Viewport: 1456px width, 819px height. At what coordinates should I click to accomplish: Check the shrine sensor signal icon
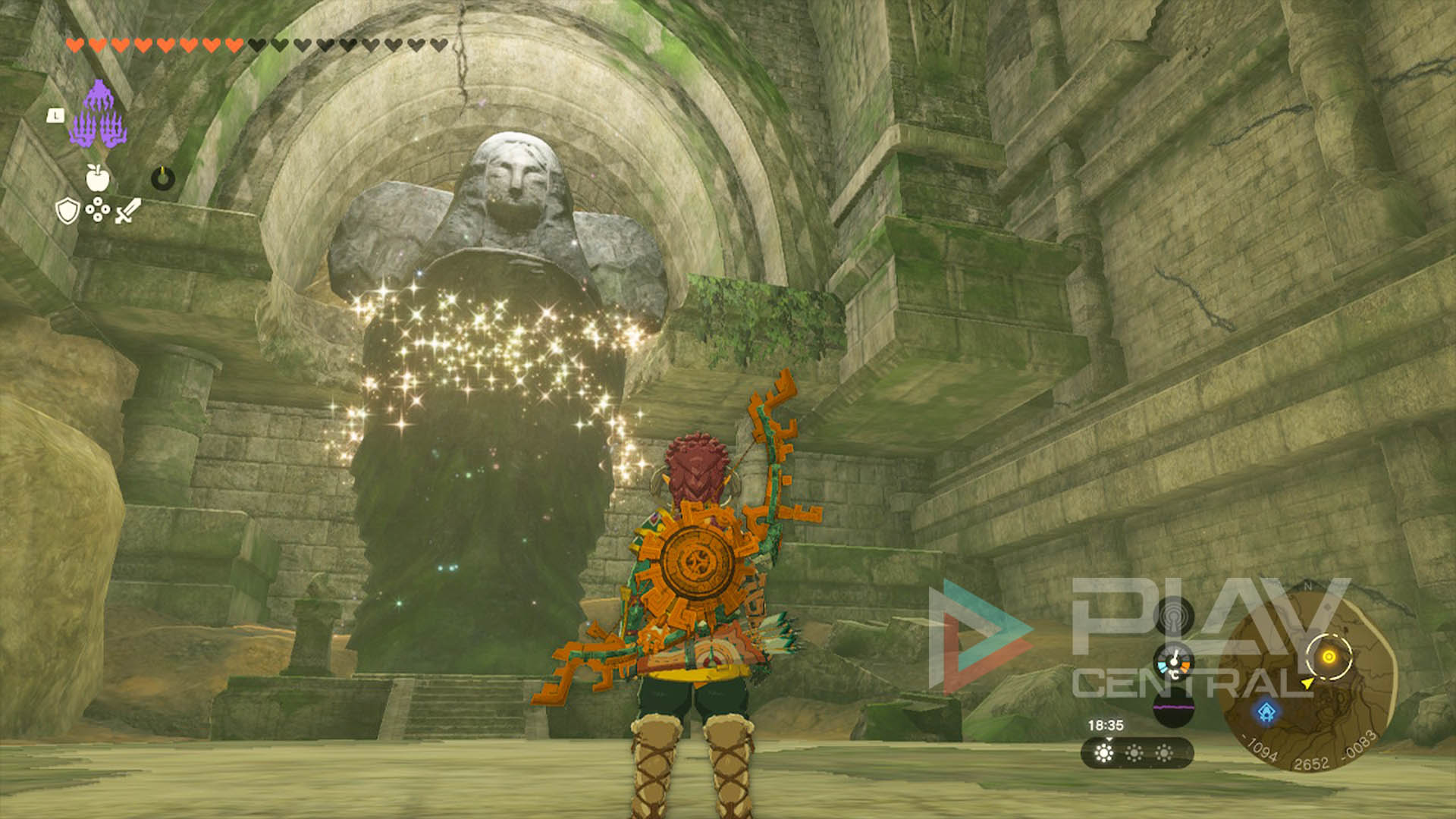coord(1173,616)
